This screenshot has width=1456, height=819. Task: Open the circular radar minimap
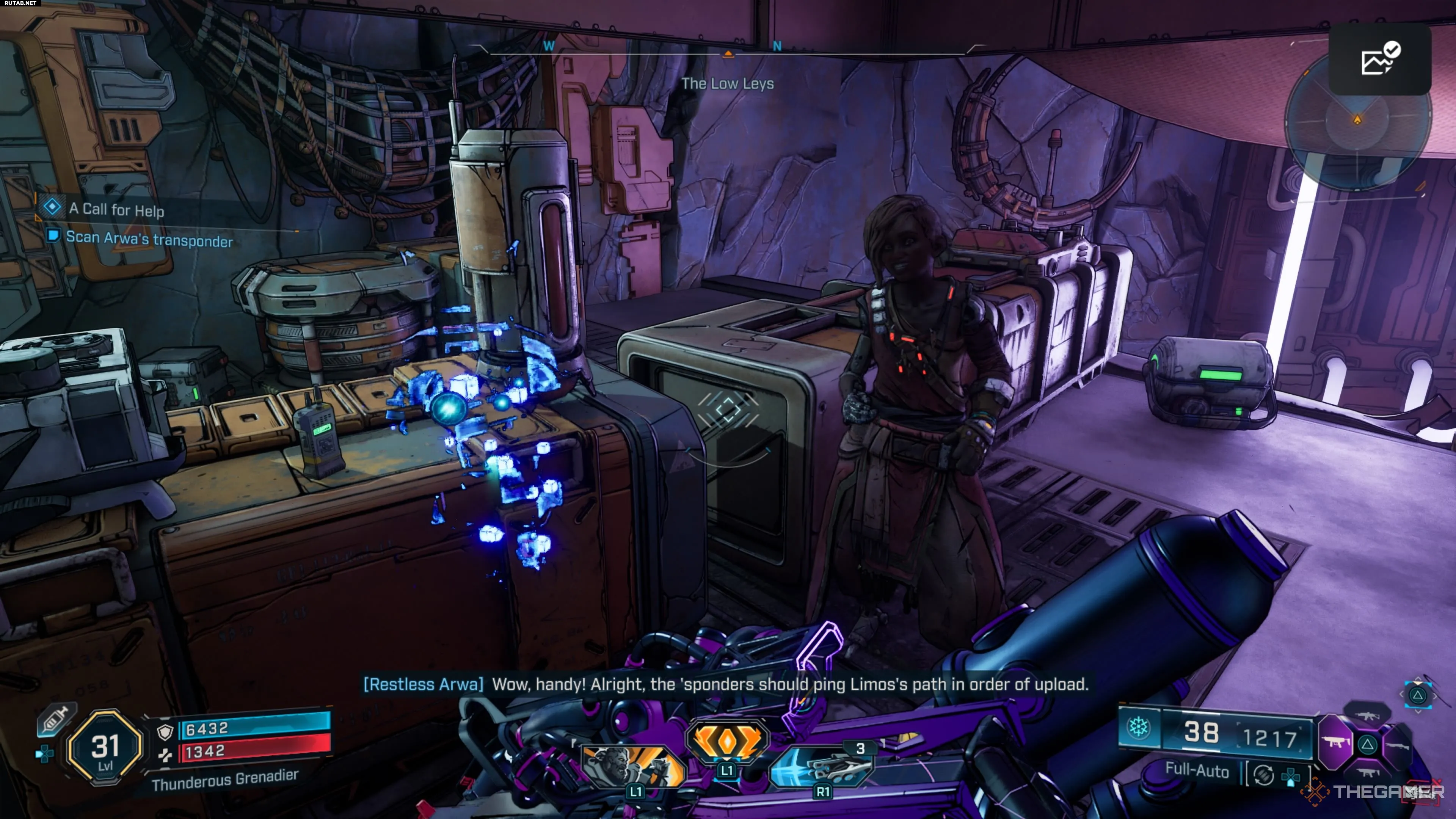point(1357,121)
